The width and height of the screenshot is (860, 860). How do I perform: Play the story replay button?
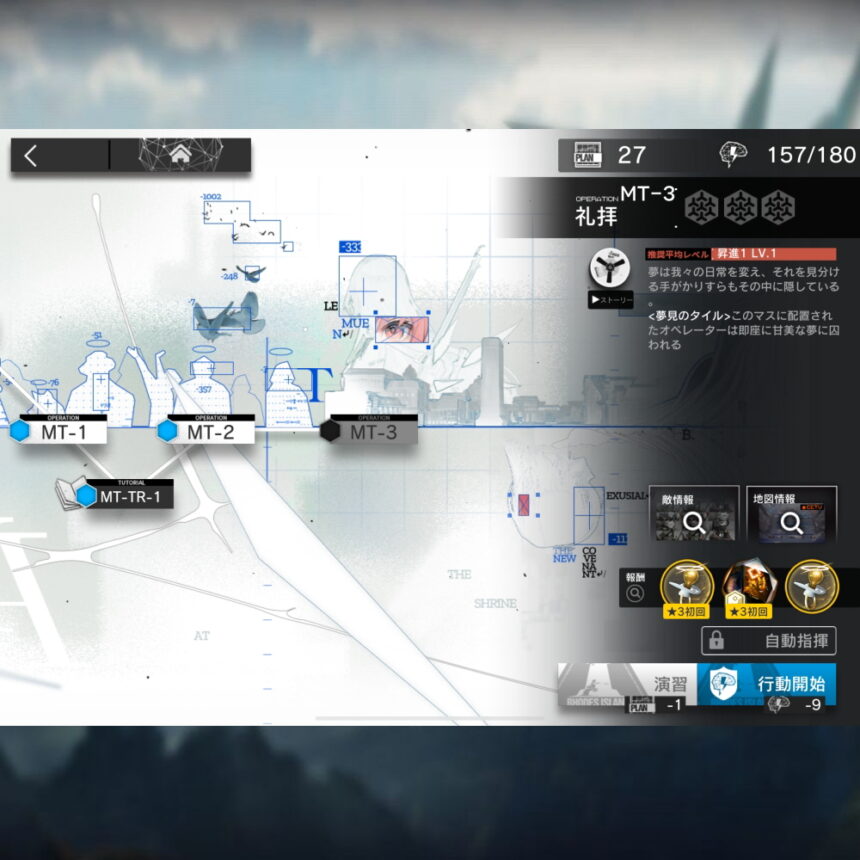[x=610, y=298]
